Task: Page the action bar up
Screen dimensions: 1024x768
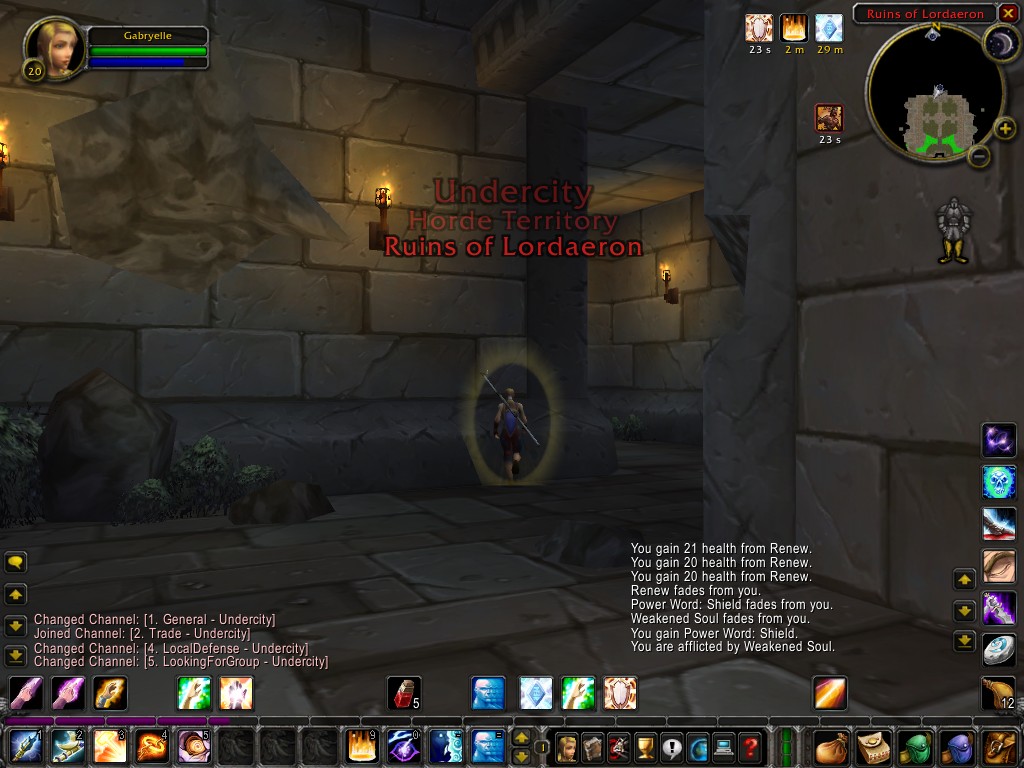Action: pos(521,738)
